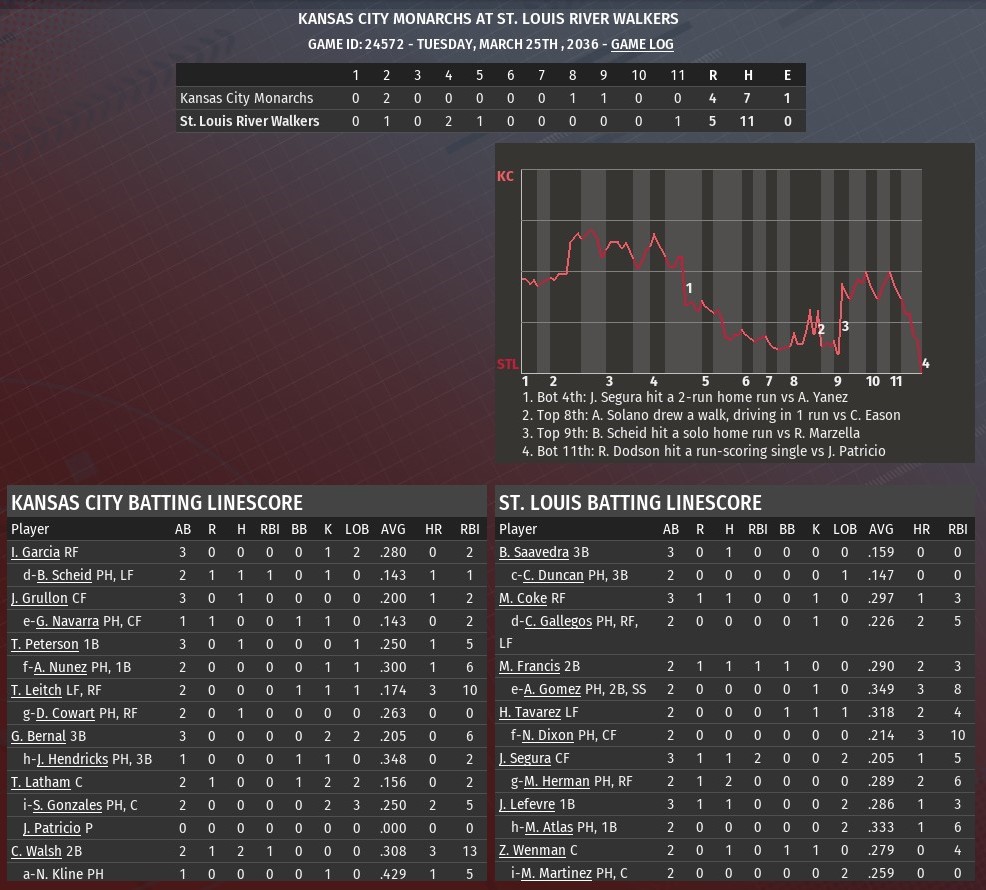Open player I. Garcia's profile
The height and width of the screenshot is (890, 986).
click(x=35, y=552)
